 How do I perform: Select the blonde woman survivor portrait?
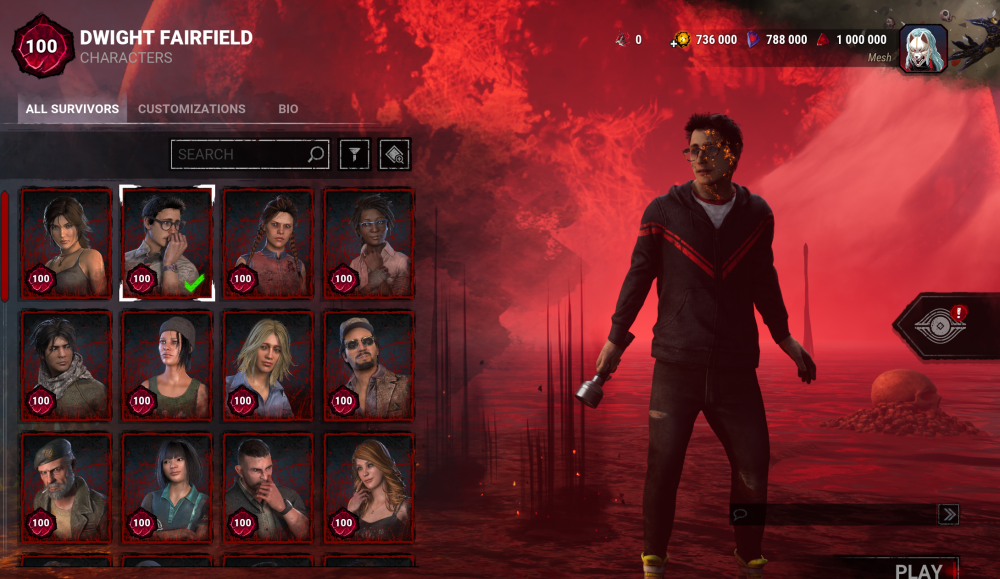tap(268, 365)
